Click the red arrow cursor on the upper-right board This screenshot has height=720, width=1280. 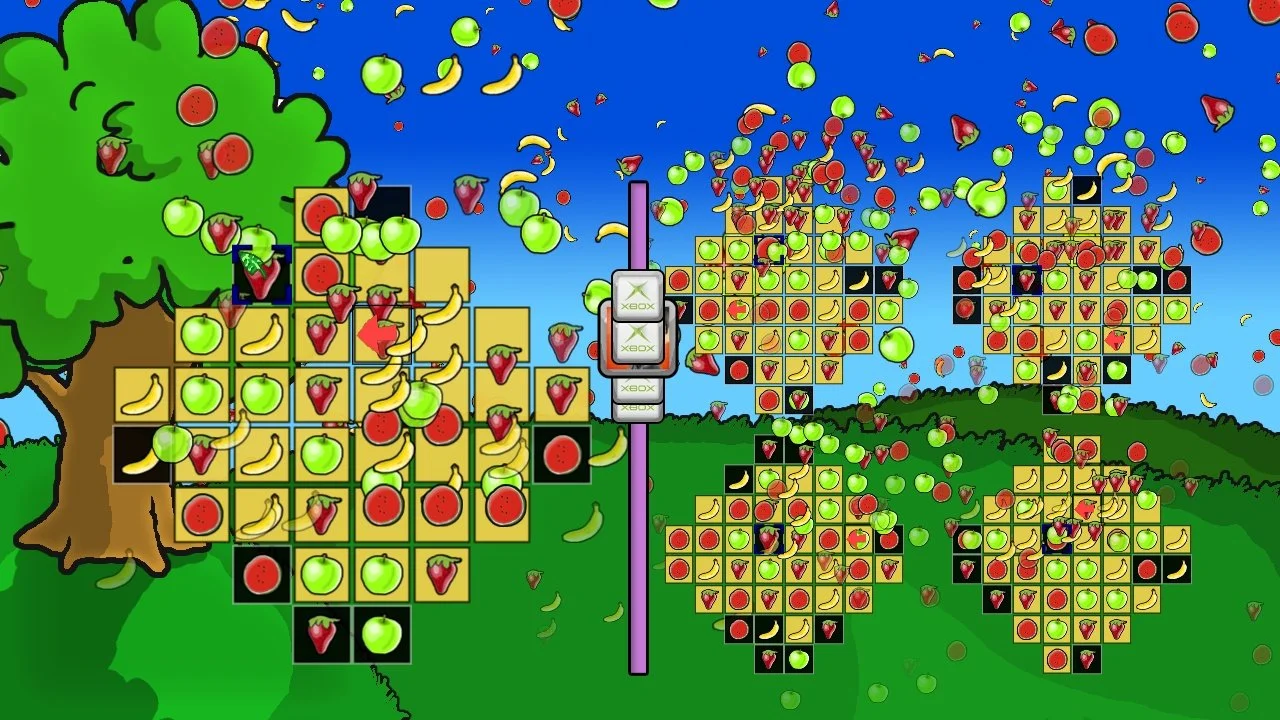1114,338
